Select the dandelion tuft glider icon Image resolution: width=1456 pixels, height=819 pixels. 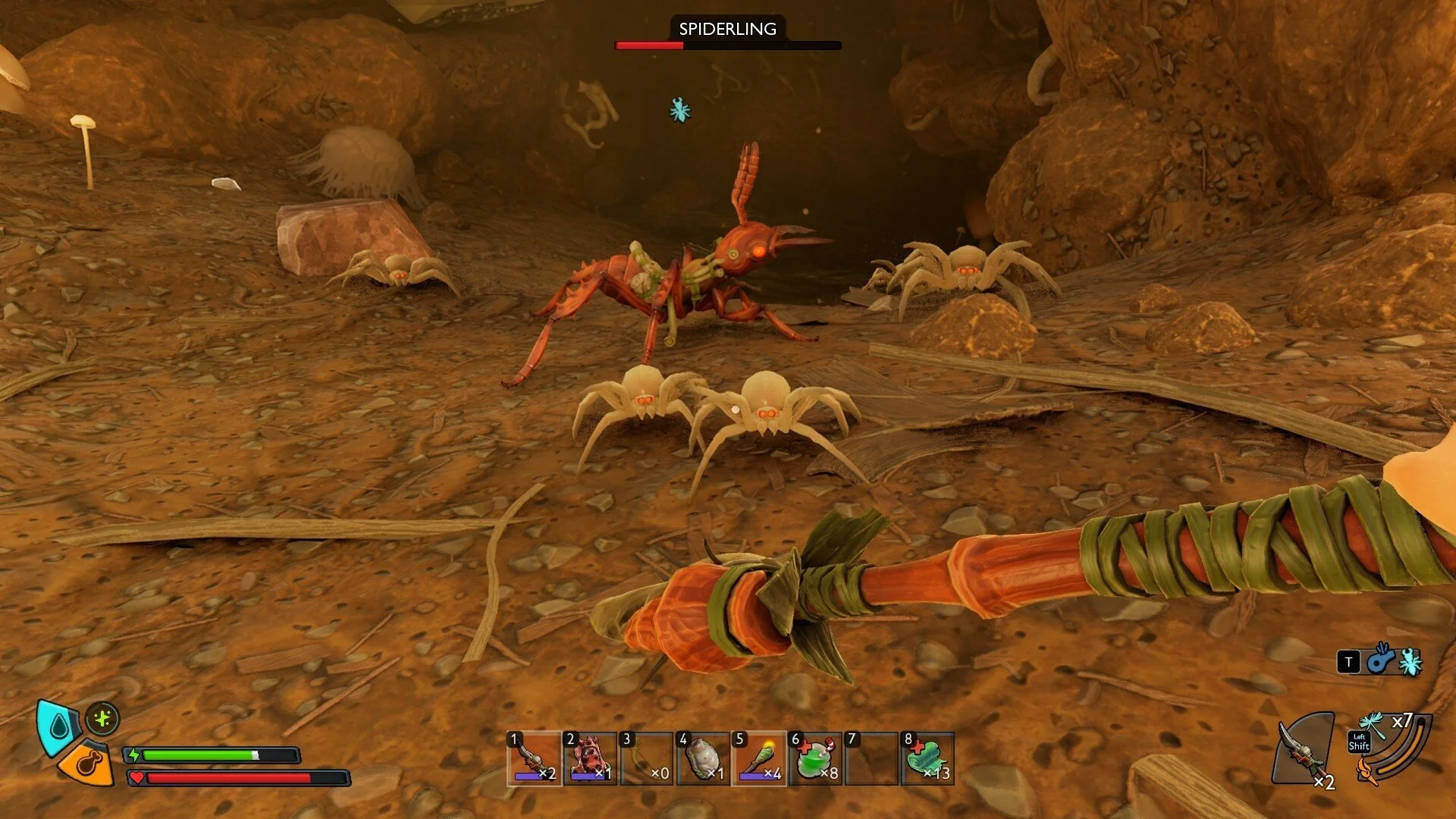click(1373, 723)
